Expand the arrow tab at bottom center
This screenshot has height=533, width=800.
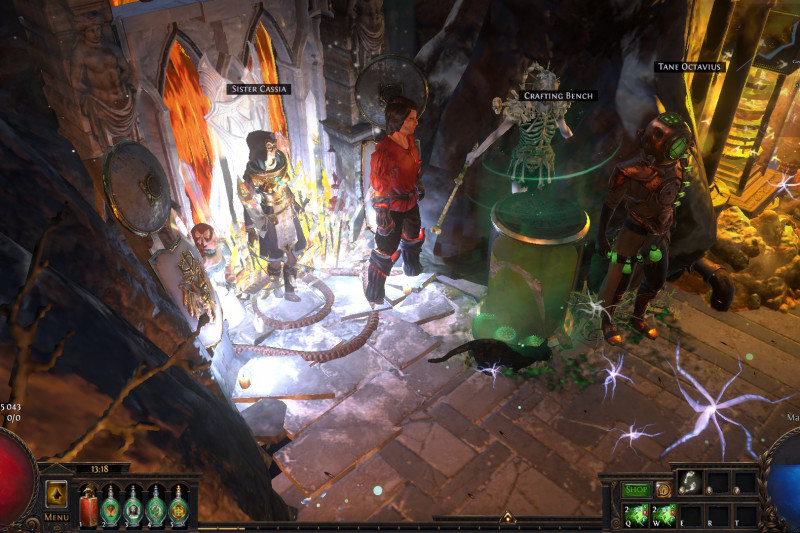tap(507, 518)
